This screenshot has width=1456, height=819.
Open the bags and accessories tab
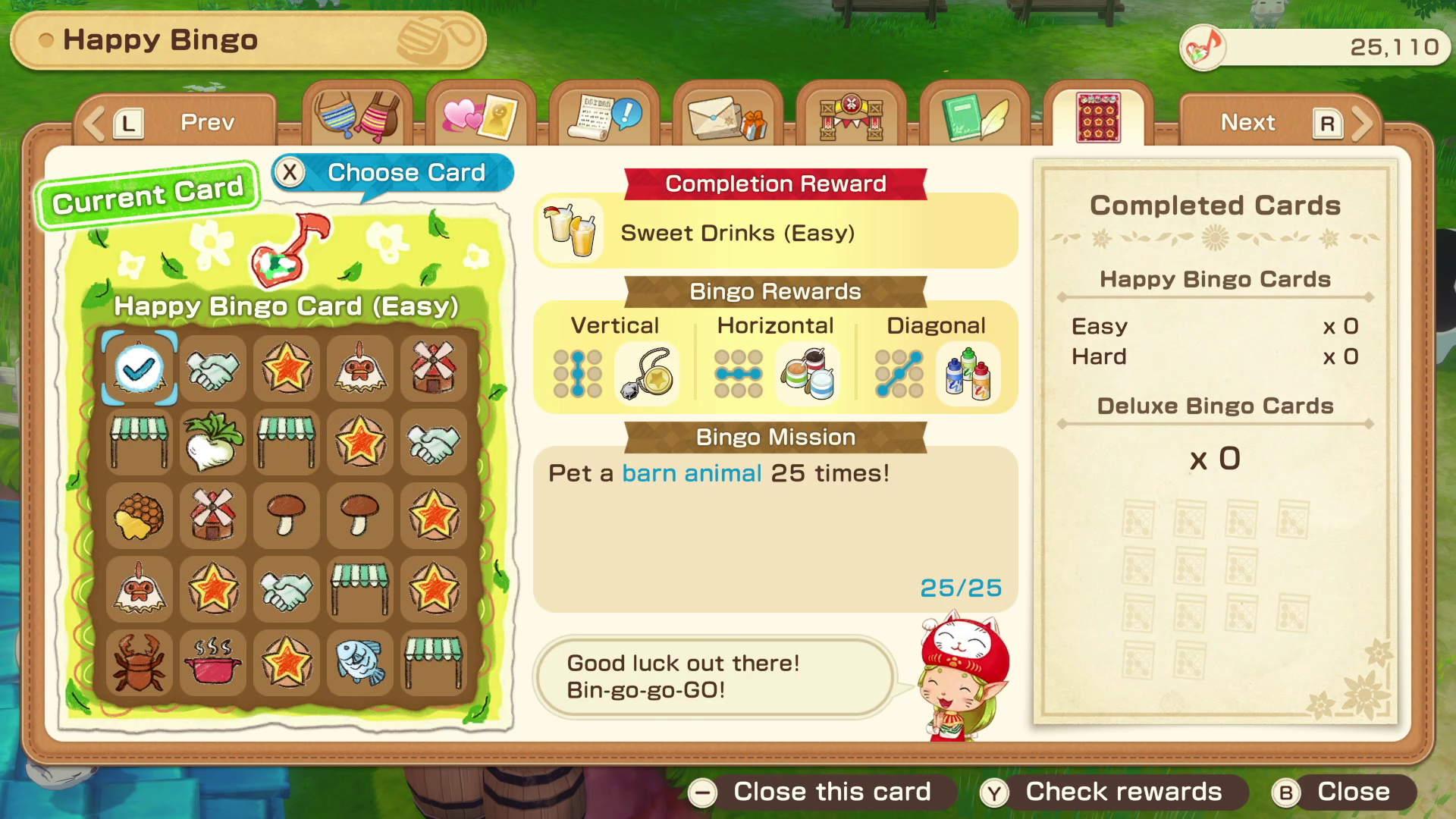click(x=358, y=118)
